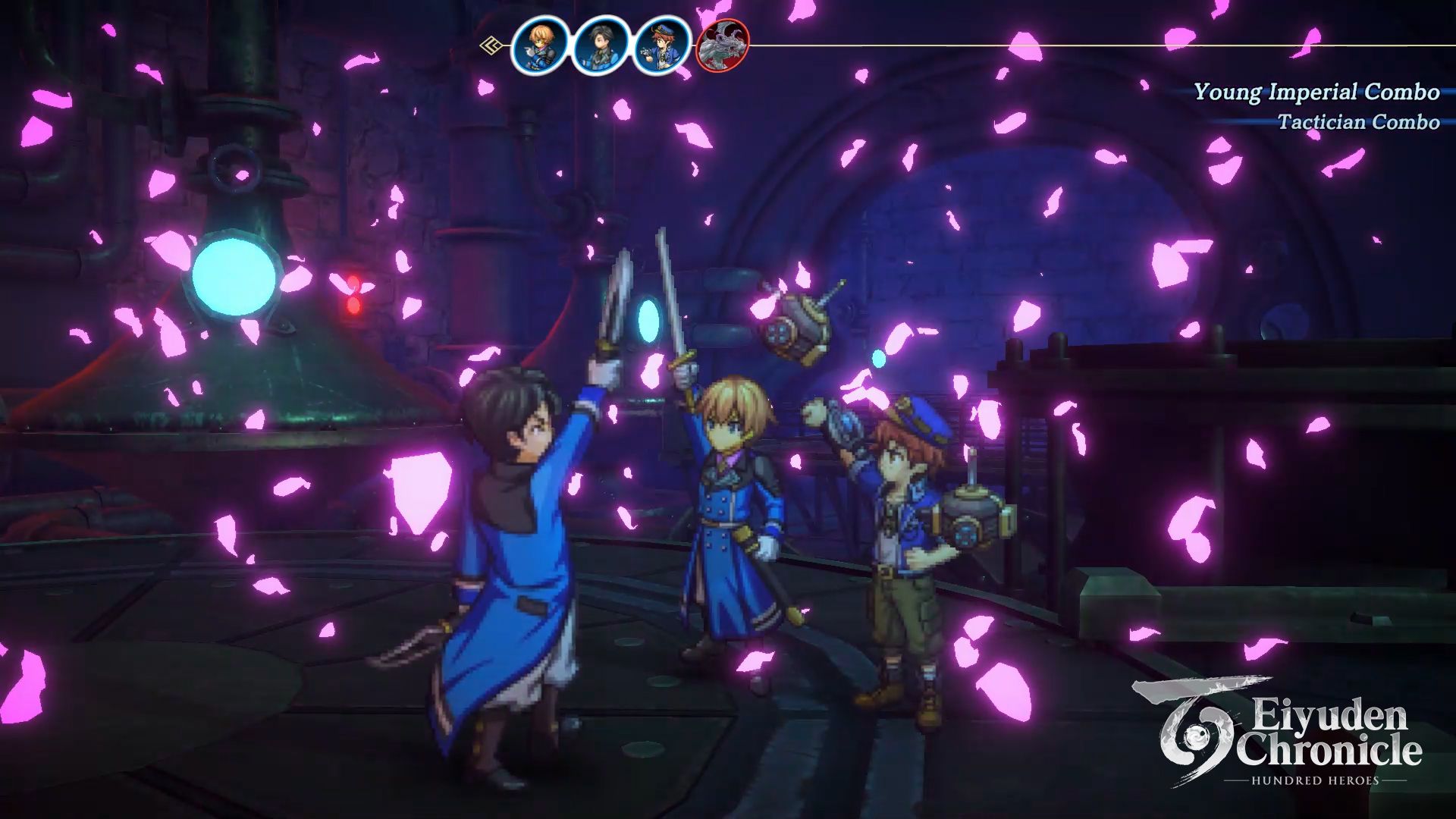Click the dark-haired hero turn-order portrait
Image resolution: width=1456 pixels, height=819 pixels.
(x=601, y=45)
